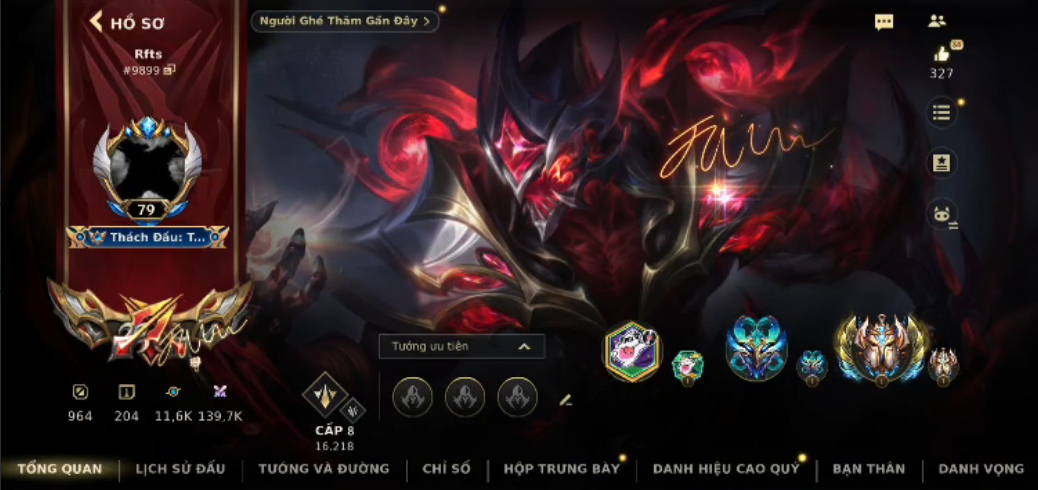Click the player avatar with level 79
This screenshot has width=1038, height=490.
(x=147, y=167)
